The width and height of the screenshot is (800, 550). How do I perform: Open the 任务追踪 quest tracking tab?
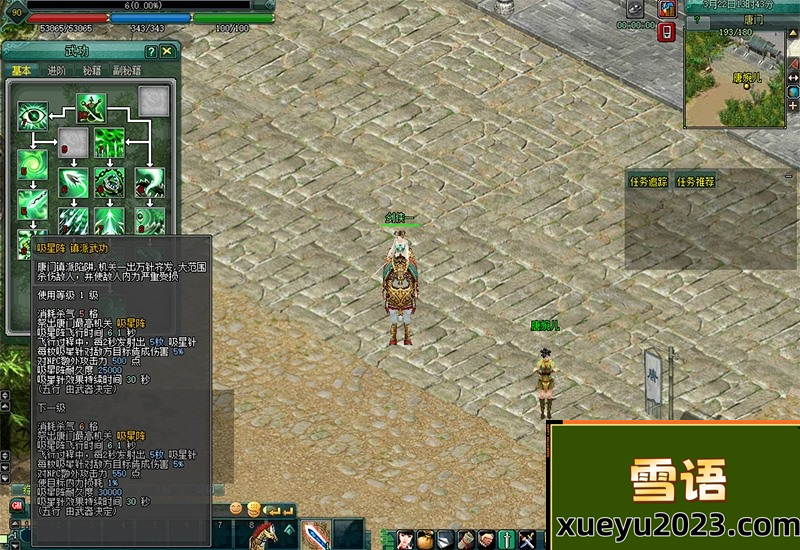(x=647, y=182)
